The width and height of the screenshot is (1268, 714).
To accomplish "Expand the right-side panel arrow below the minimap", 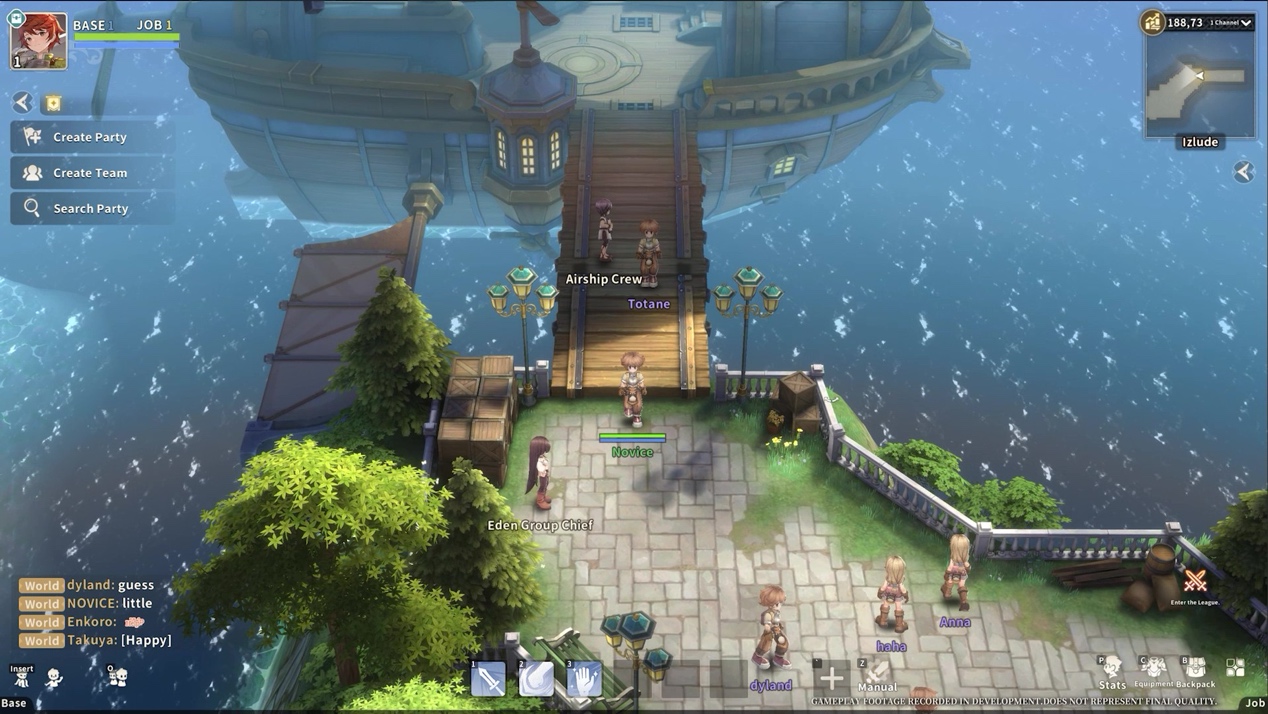I will pos(1243,172).
